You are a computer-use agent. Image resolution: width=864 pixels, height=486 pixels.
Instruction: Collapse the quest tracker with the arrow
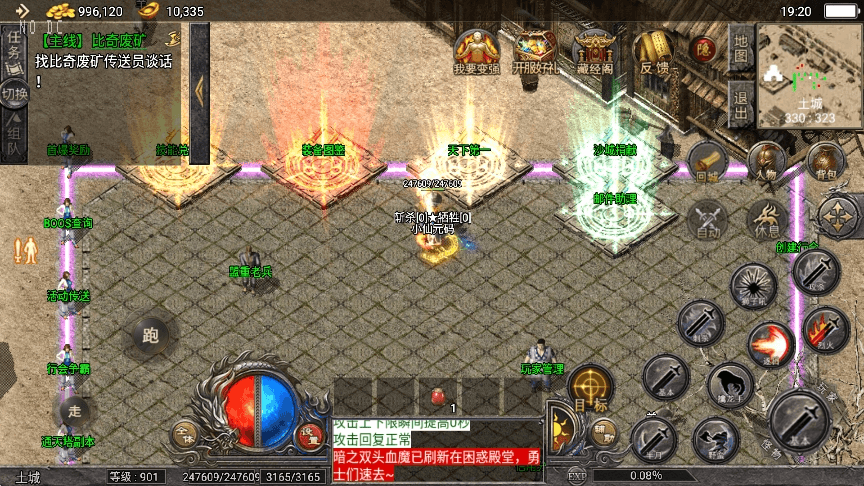coord(199,90)
